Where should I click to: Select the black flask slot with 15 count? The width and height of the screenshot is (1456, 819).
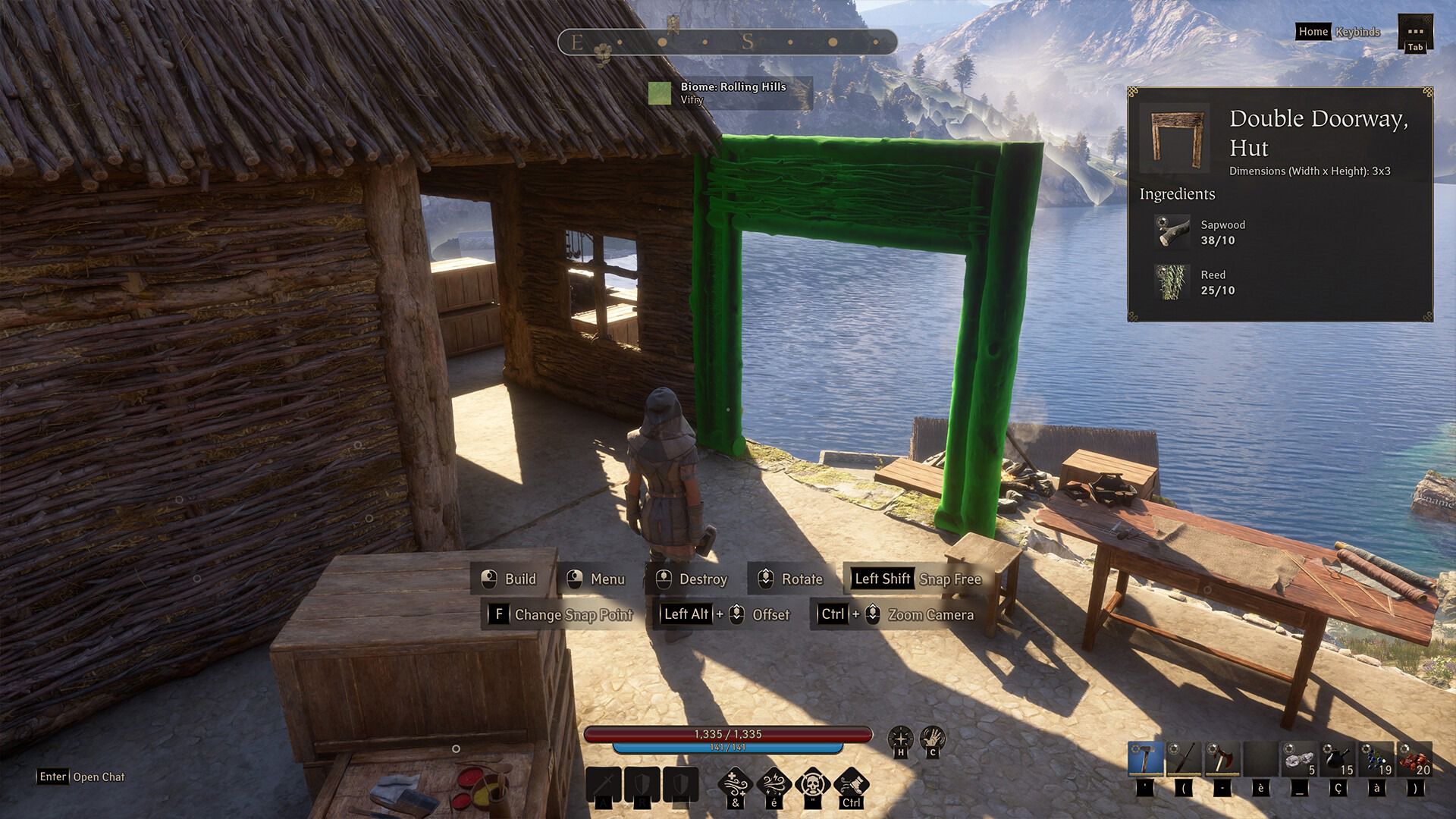tap(1338, 758)
